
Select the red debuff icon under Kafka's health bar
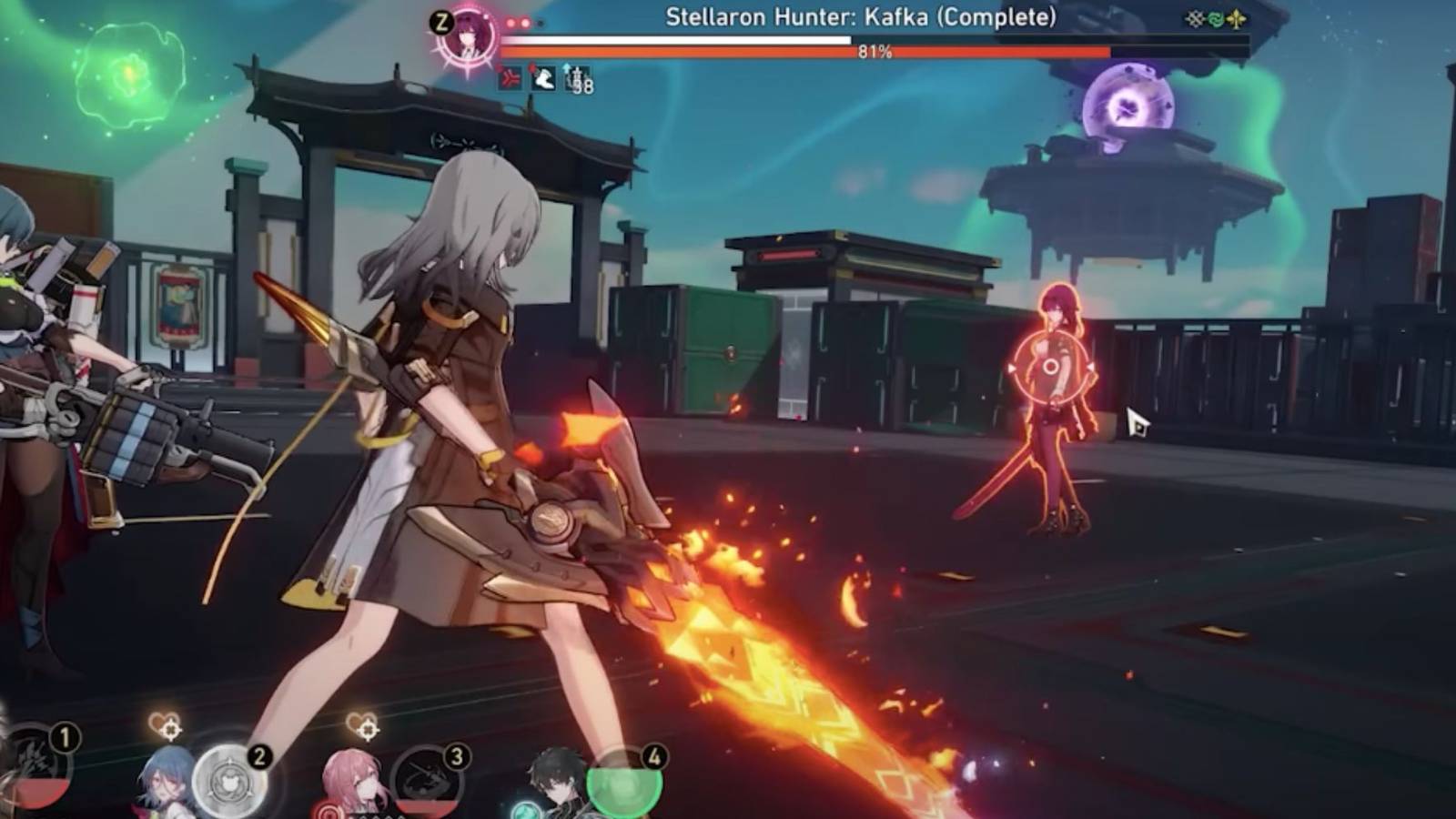pyautogui.click(x=509, y=78)
